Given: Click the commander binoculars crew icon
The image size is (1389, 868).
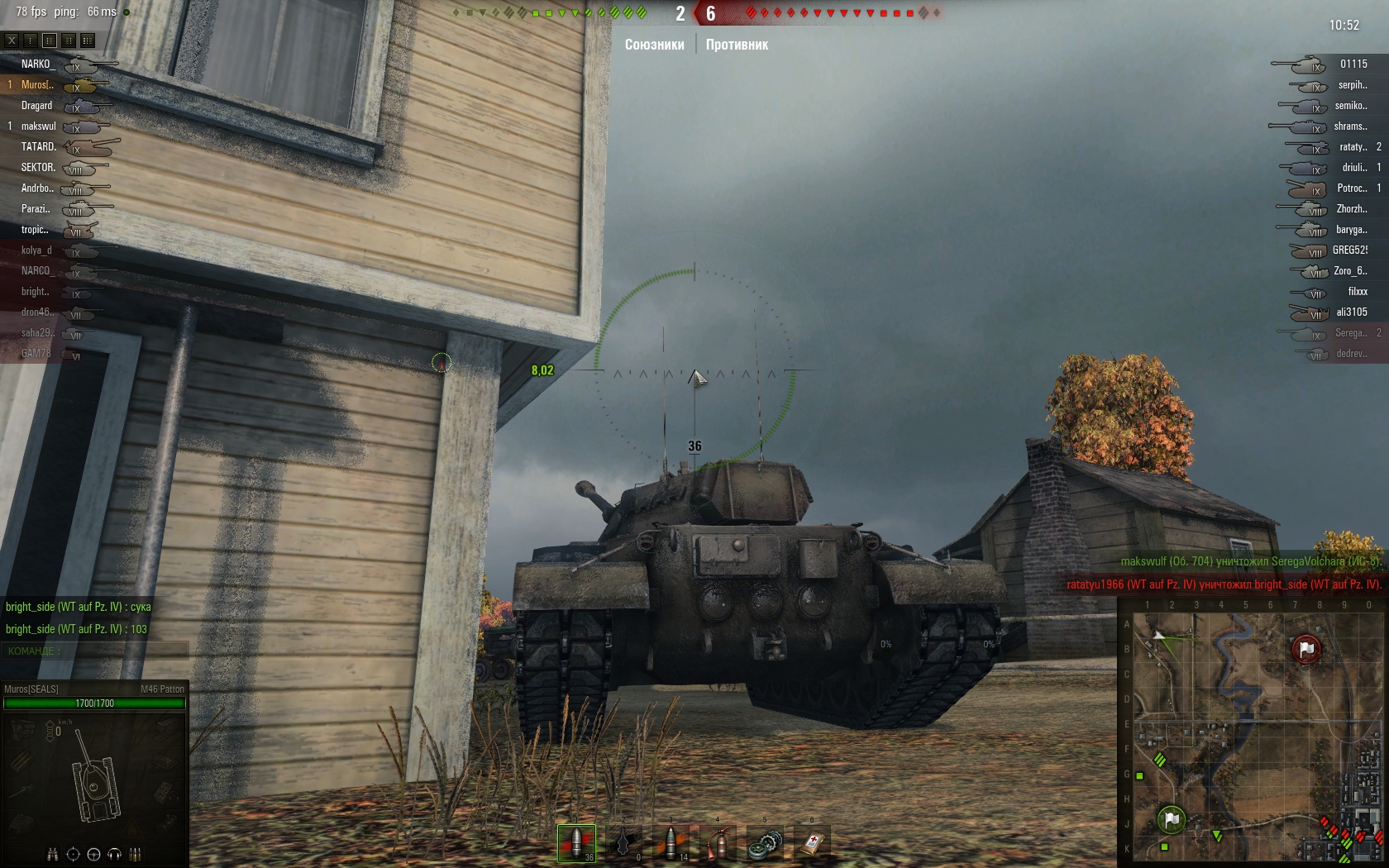Looking at the screenshot, I should [53, 854].
